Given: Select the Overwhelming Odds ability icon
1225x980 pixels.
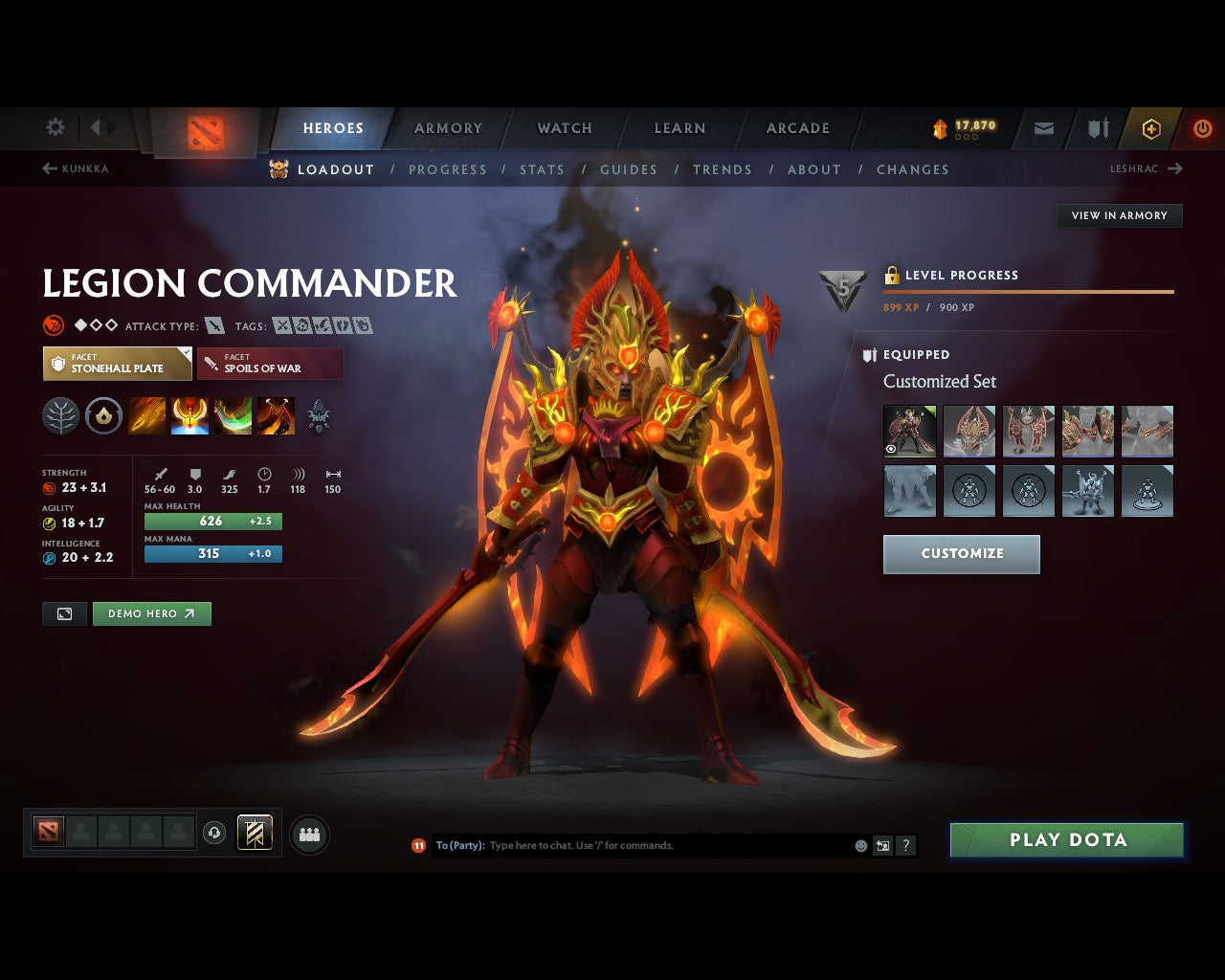Looking at the screenshot, I should 146,415.
